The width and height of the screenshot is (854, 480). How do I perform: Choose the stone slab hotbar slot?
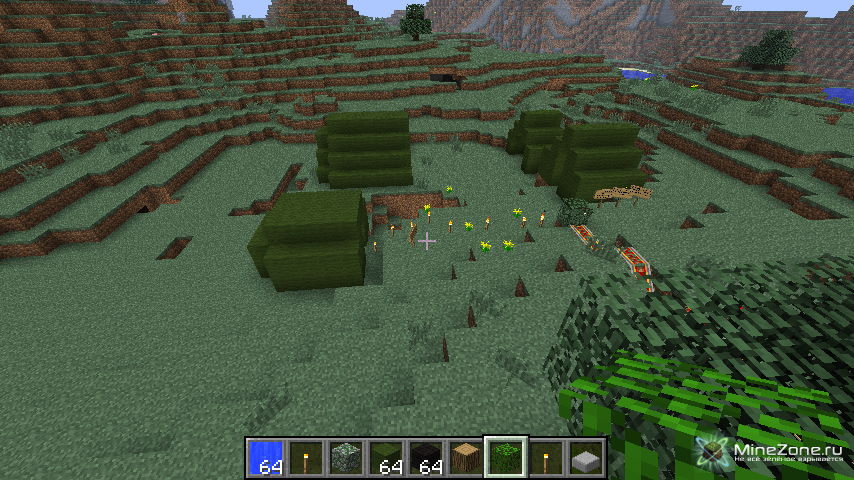pyautogui.click(x=586, y=457)
